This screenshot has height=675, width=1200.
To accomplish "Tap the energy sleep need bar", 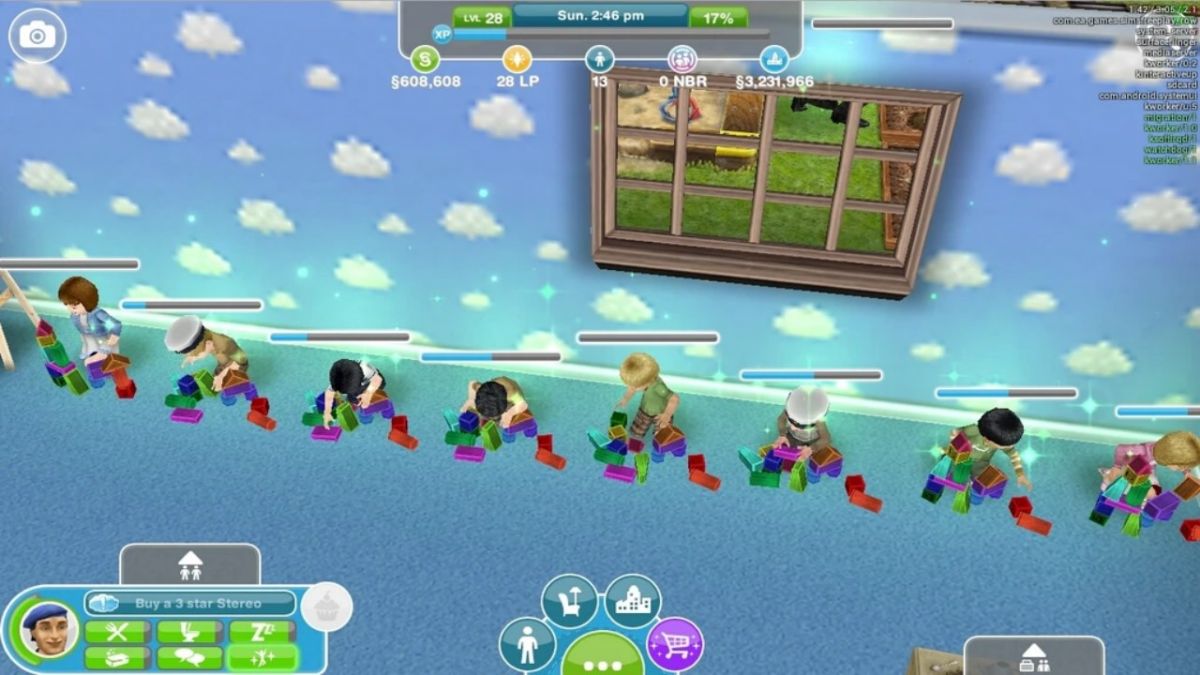I will 262,632.
